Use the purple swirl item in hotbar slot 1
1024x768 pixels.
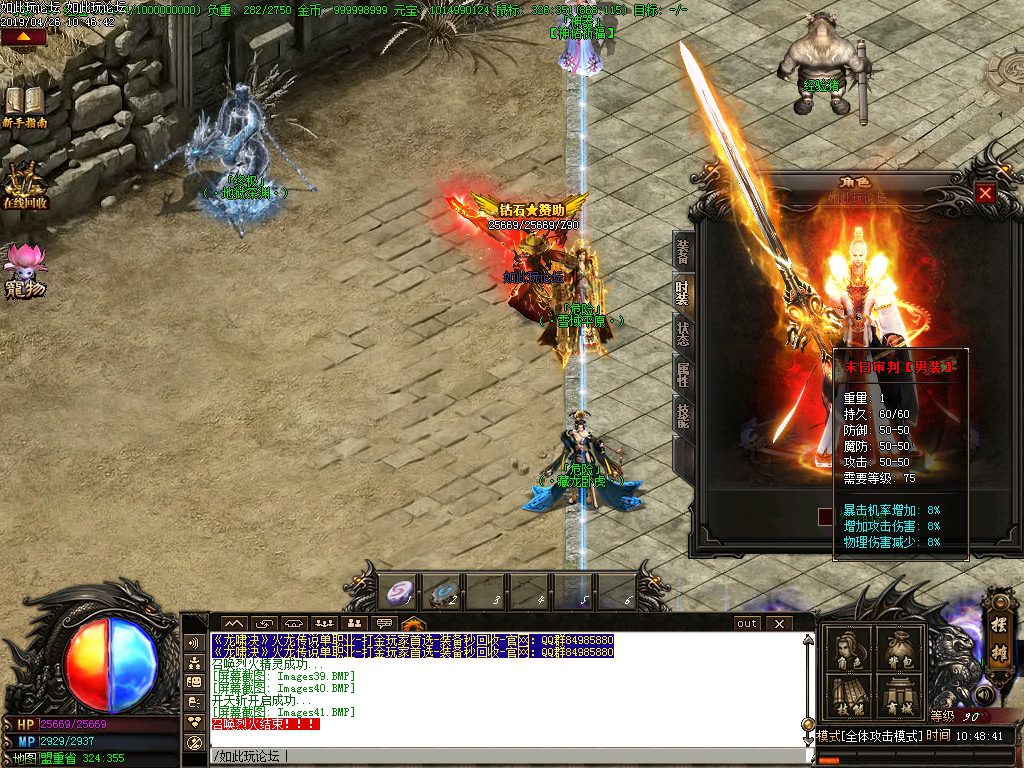(x=401, y=593)
